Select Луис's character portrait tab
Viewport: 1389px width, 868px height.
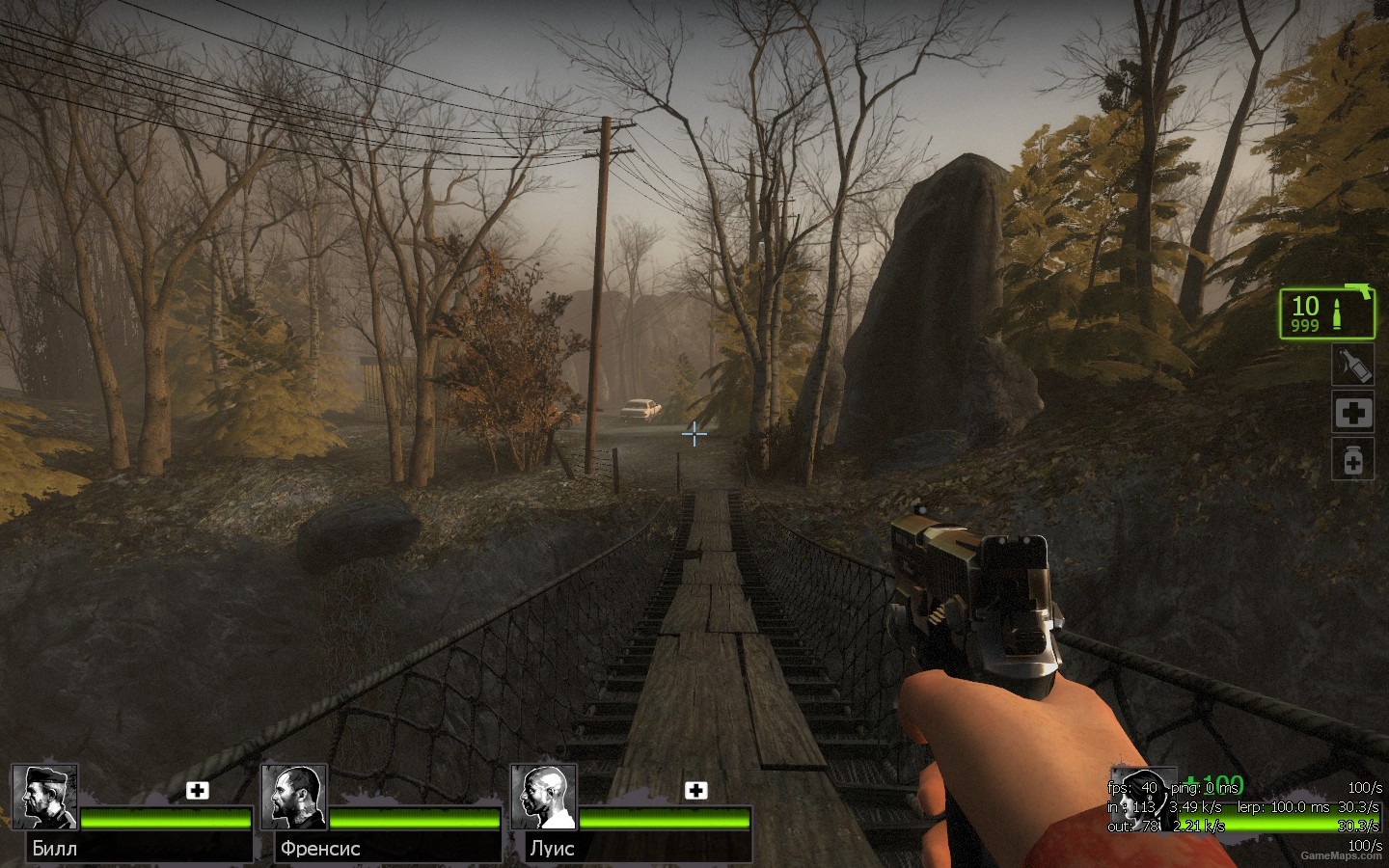coord(543,798)
